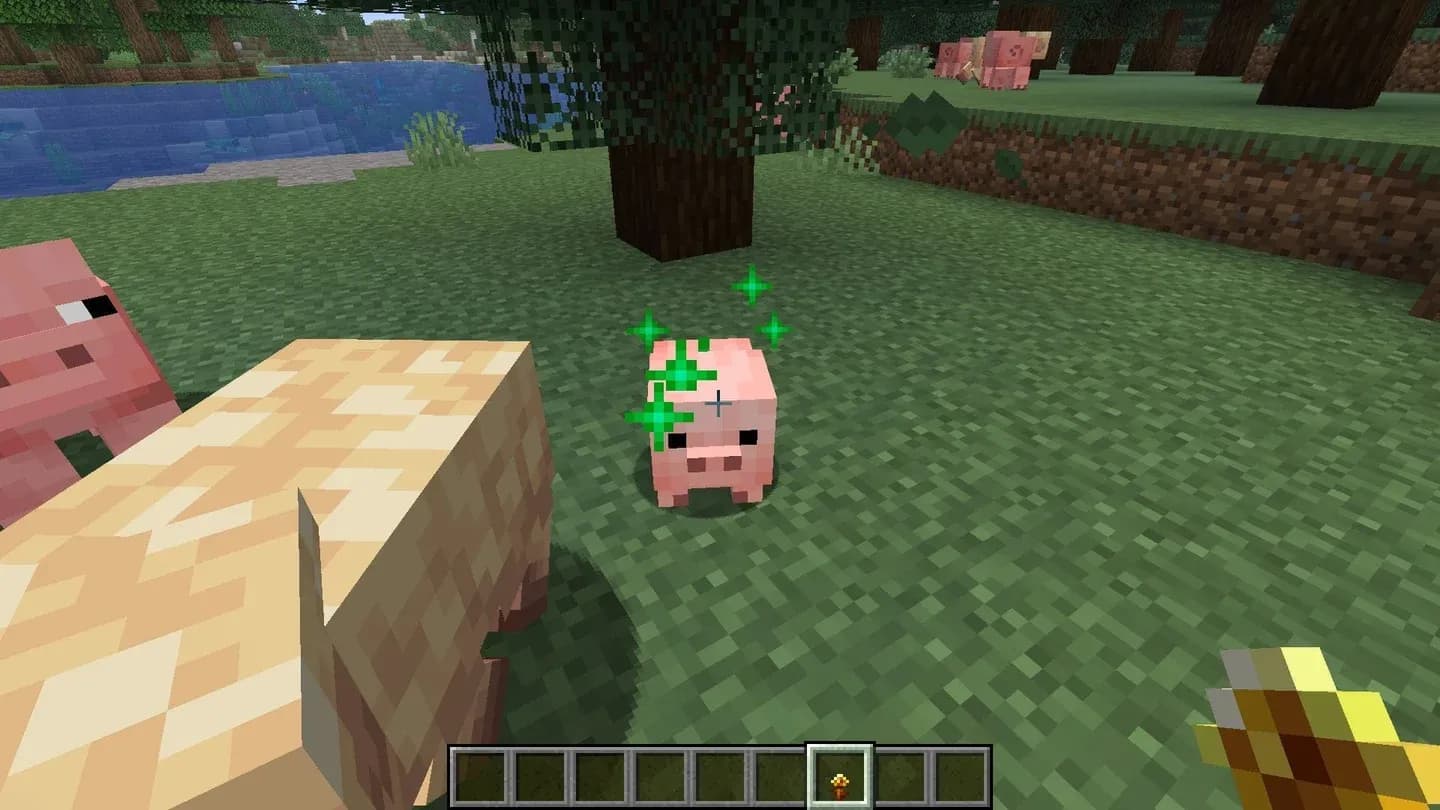Viewport: 1440px width, 810px height.
Task: Click the sixth hotbar slot
Action: 778,775
